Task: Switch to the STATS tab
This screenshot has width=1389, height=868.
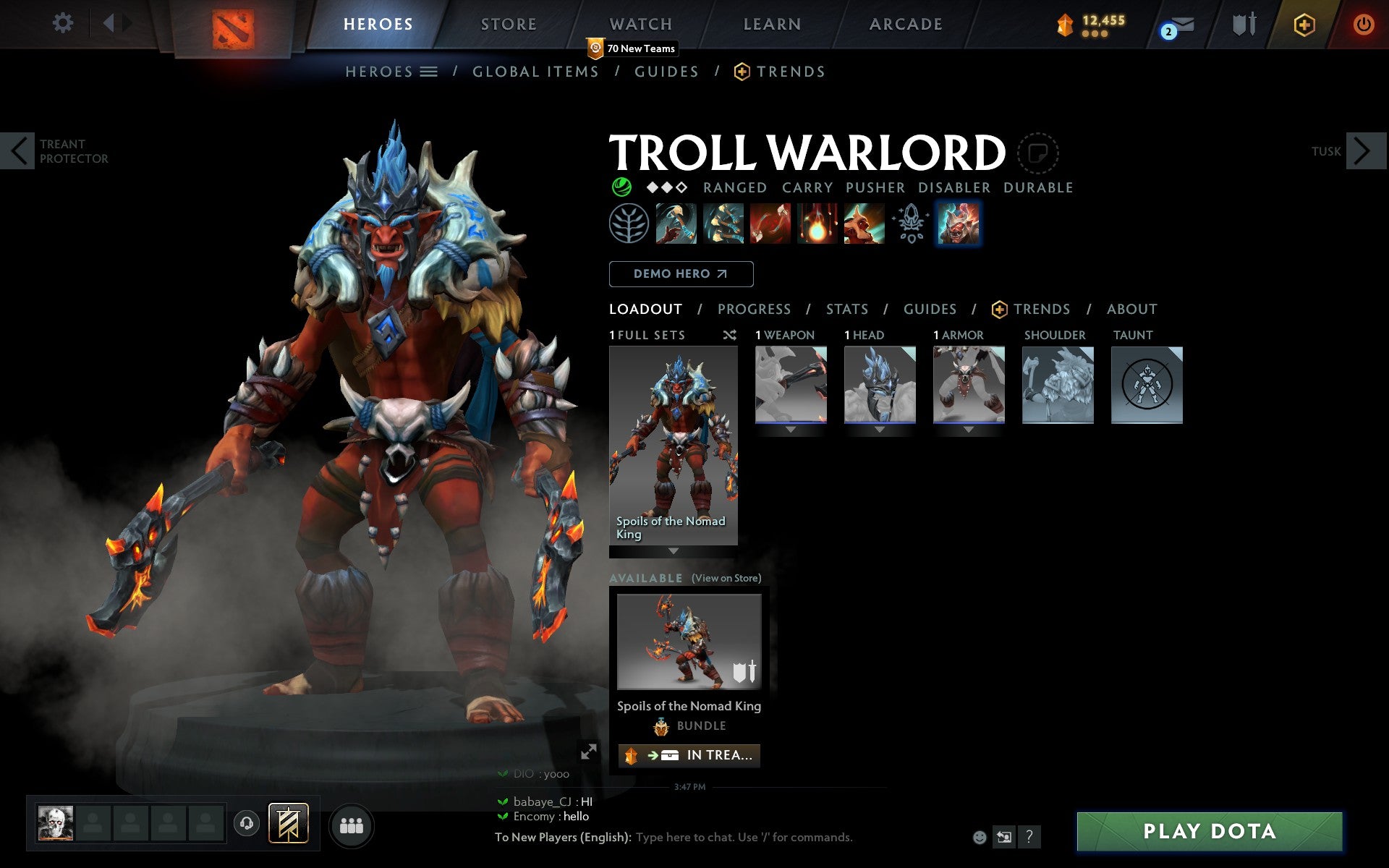Action: tap(846, 309)
